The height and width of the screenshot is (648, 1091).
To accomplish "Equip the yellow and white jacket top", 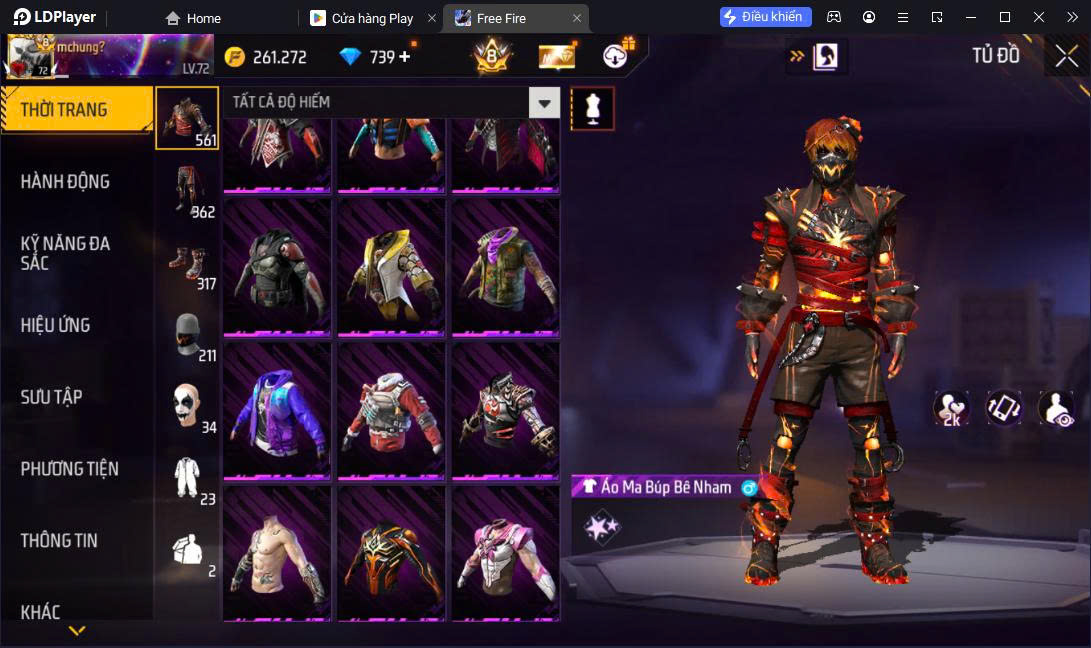I will coord(391,267).
